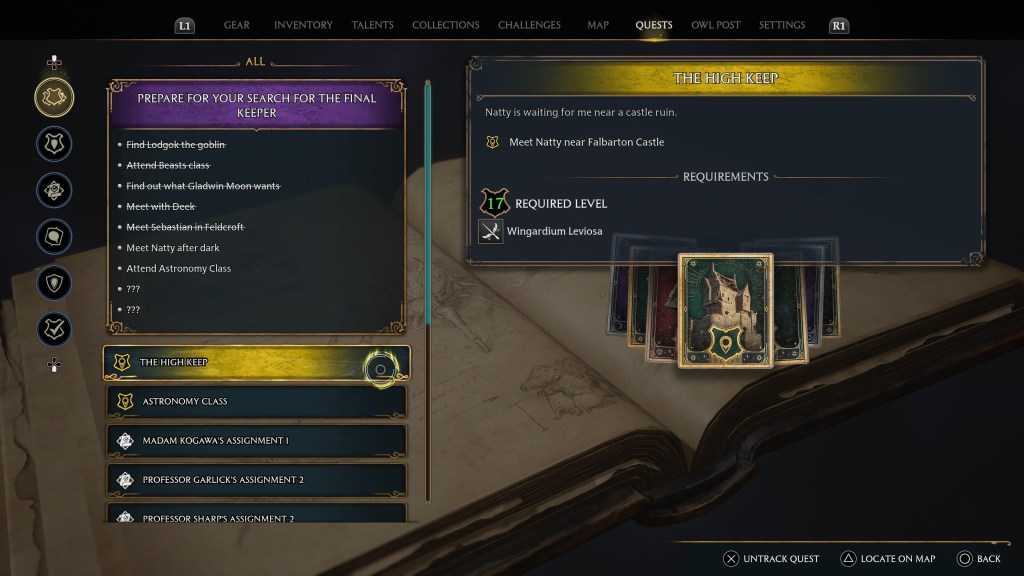Open the Owl Post tab

(716, 25)
